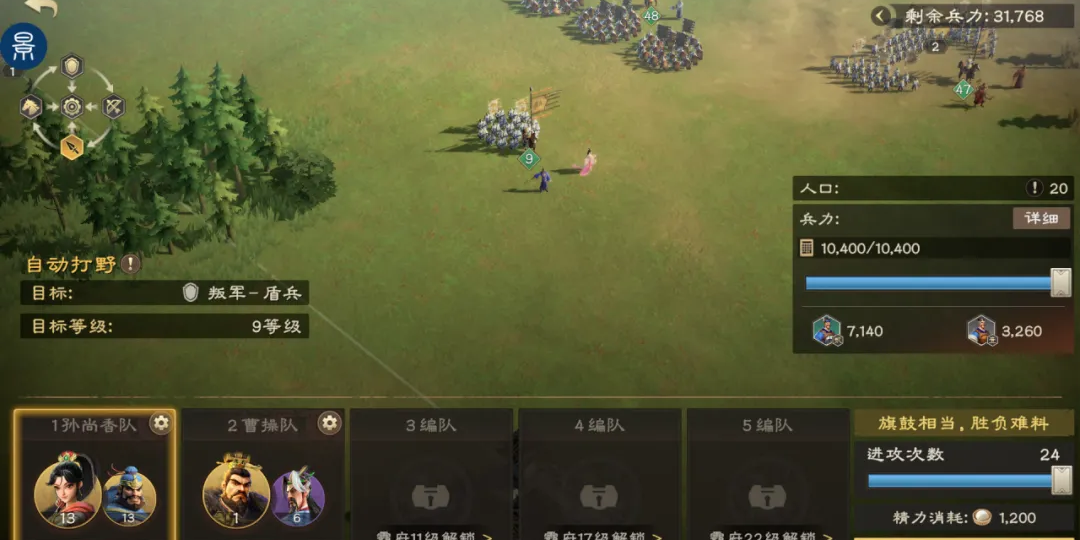Select the archer bow troop icon

point(113,106)
